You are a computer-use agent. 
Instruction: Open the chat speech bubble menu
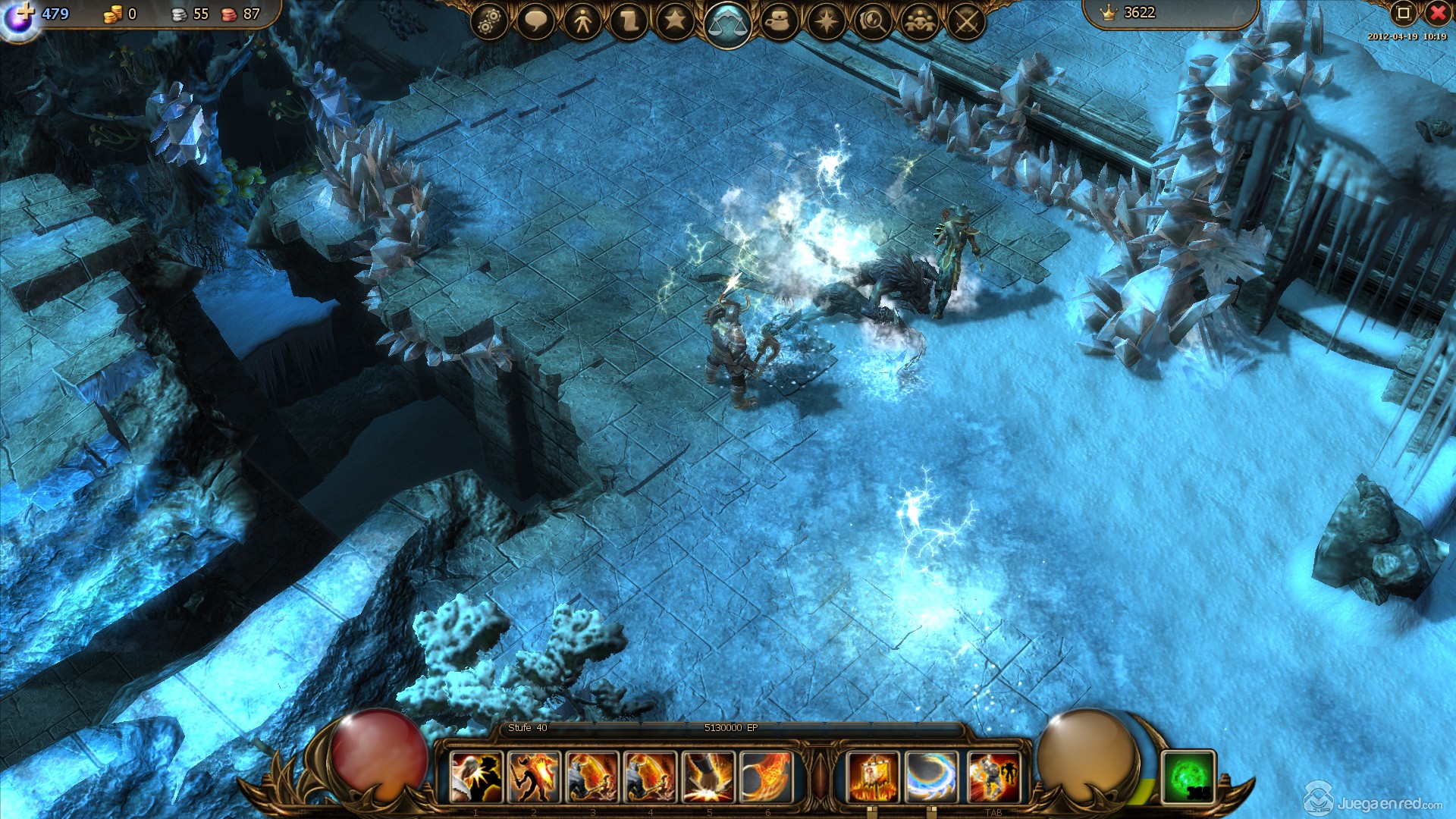(x=535, y=21)
